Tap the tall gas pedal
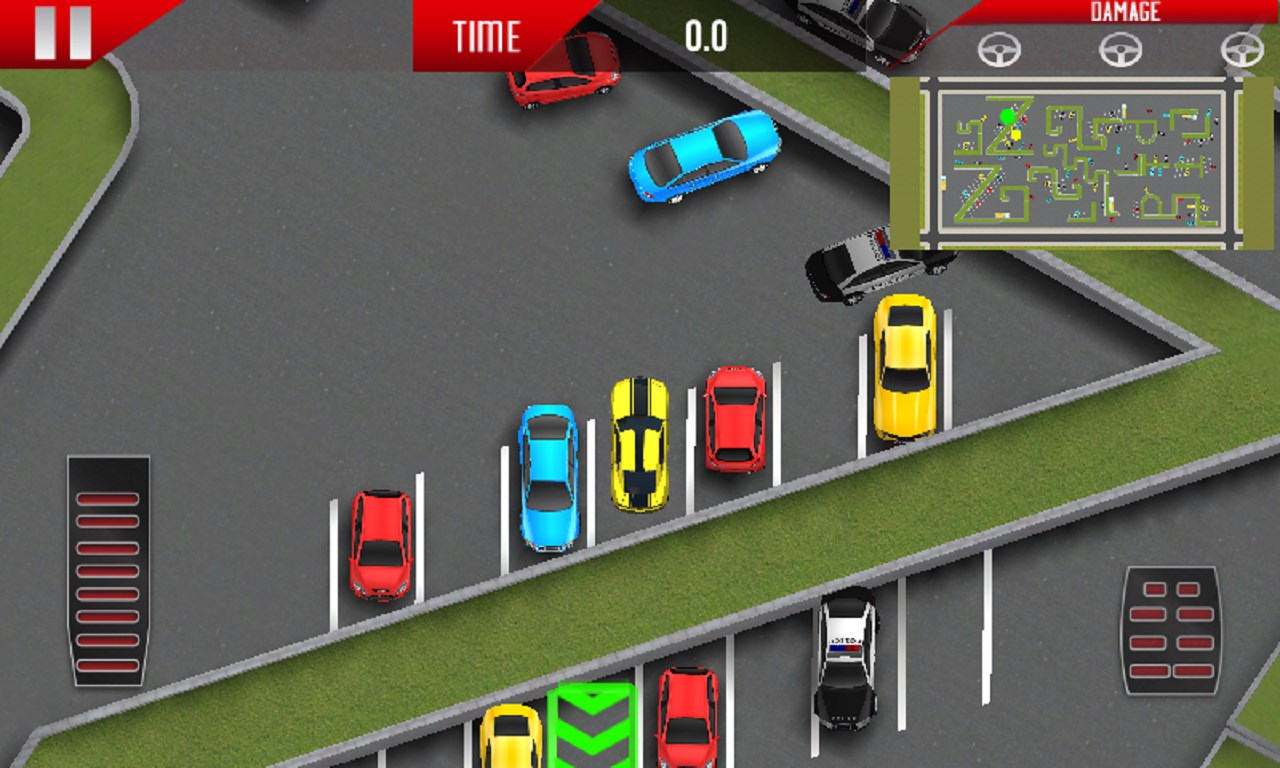This screenshot has height=768, width=1280. [108, 571]
